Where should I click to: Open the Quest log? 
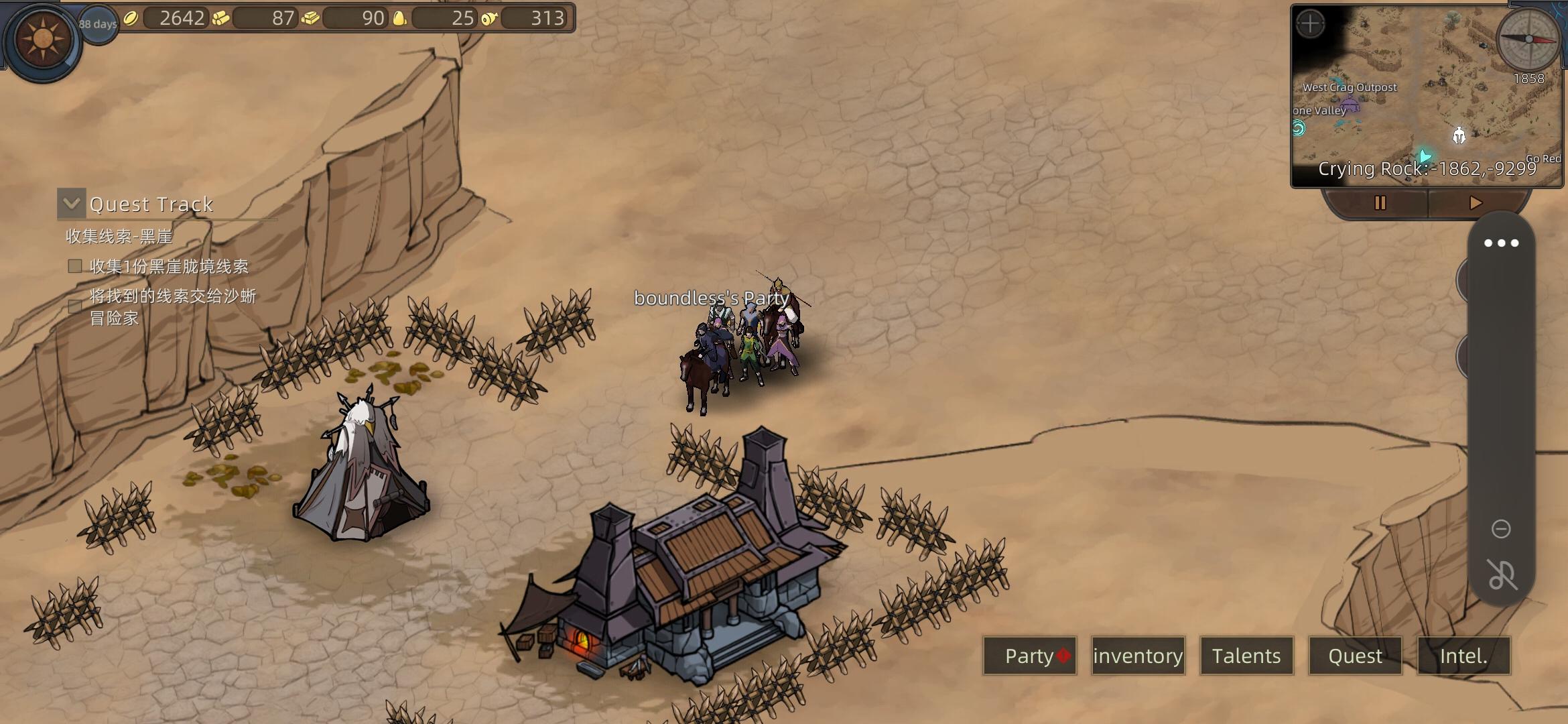pos(1355,656)
